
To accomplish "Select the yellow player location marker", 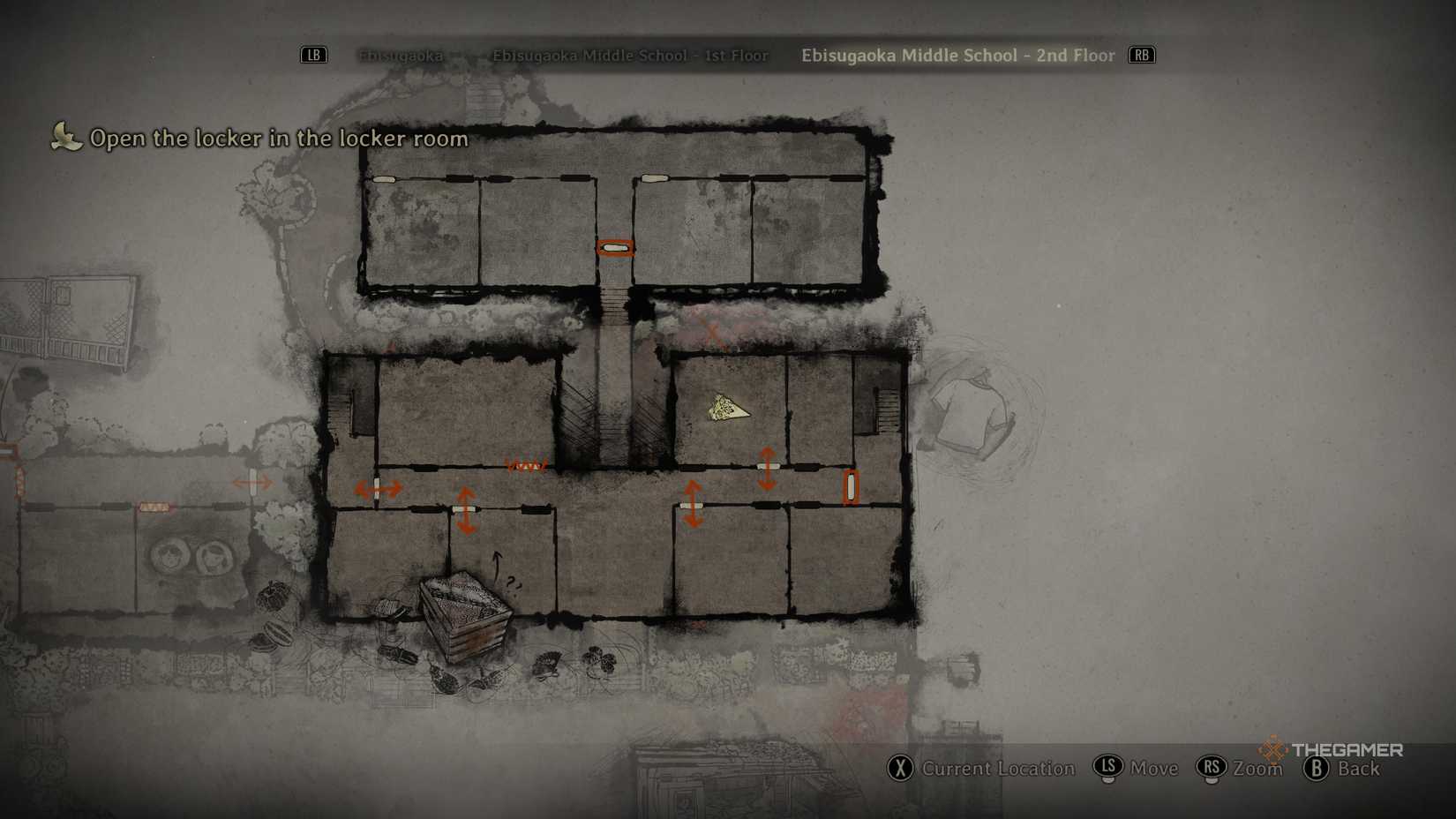I will (727, 409).
